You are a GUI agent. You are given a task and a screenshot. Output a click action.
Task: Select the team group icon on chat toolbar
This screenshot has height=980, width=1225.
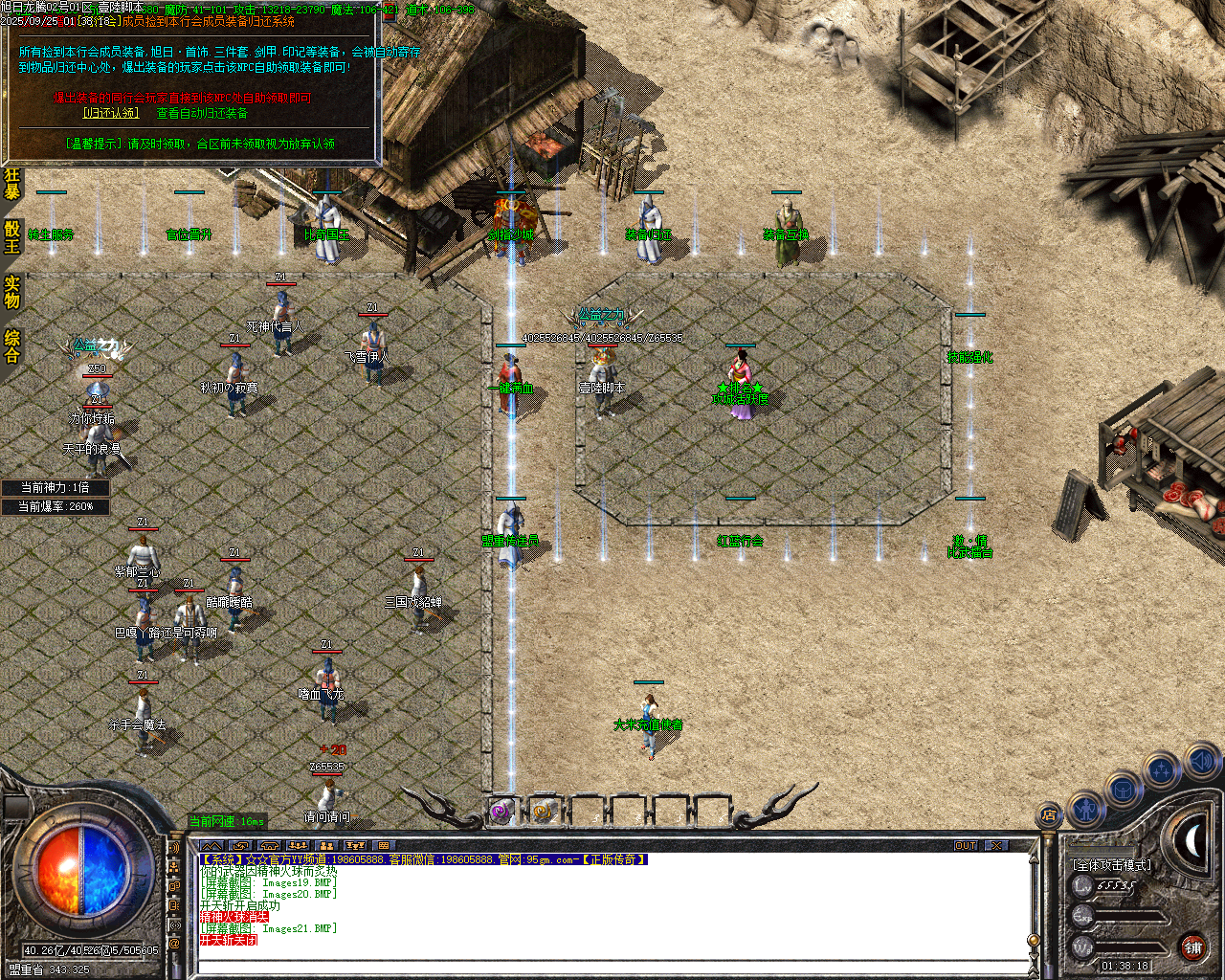(x=298, y=845)
